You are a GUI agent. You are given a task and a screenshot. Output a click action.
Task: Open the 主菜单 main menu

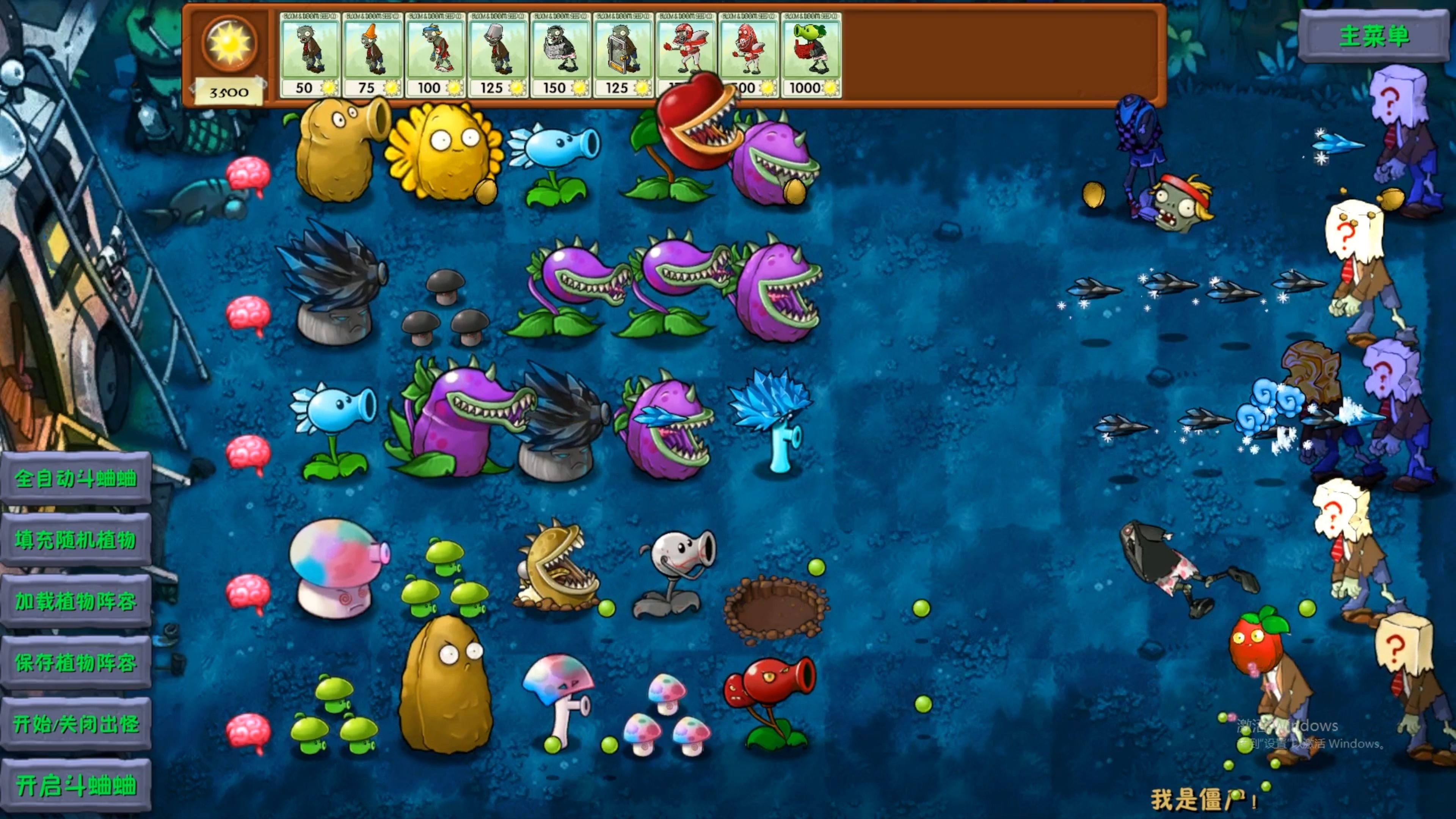(x=1374, y=36)
